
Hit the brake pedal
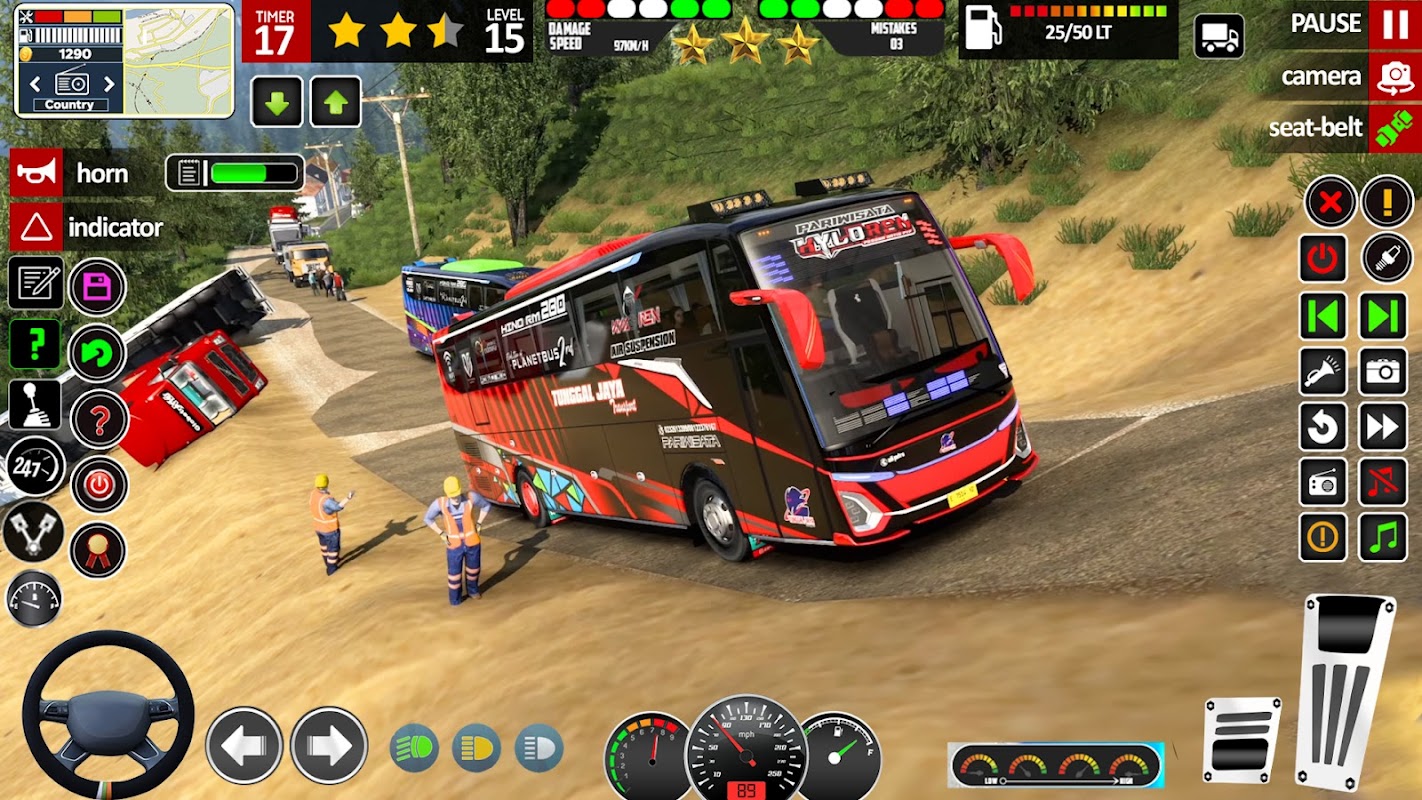[1242, 740]
